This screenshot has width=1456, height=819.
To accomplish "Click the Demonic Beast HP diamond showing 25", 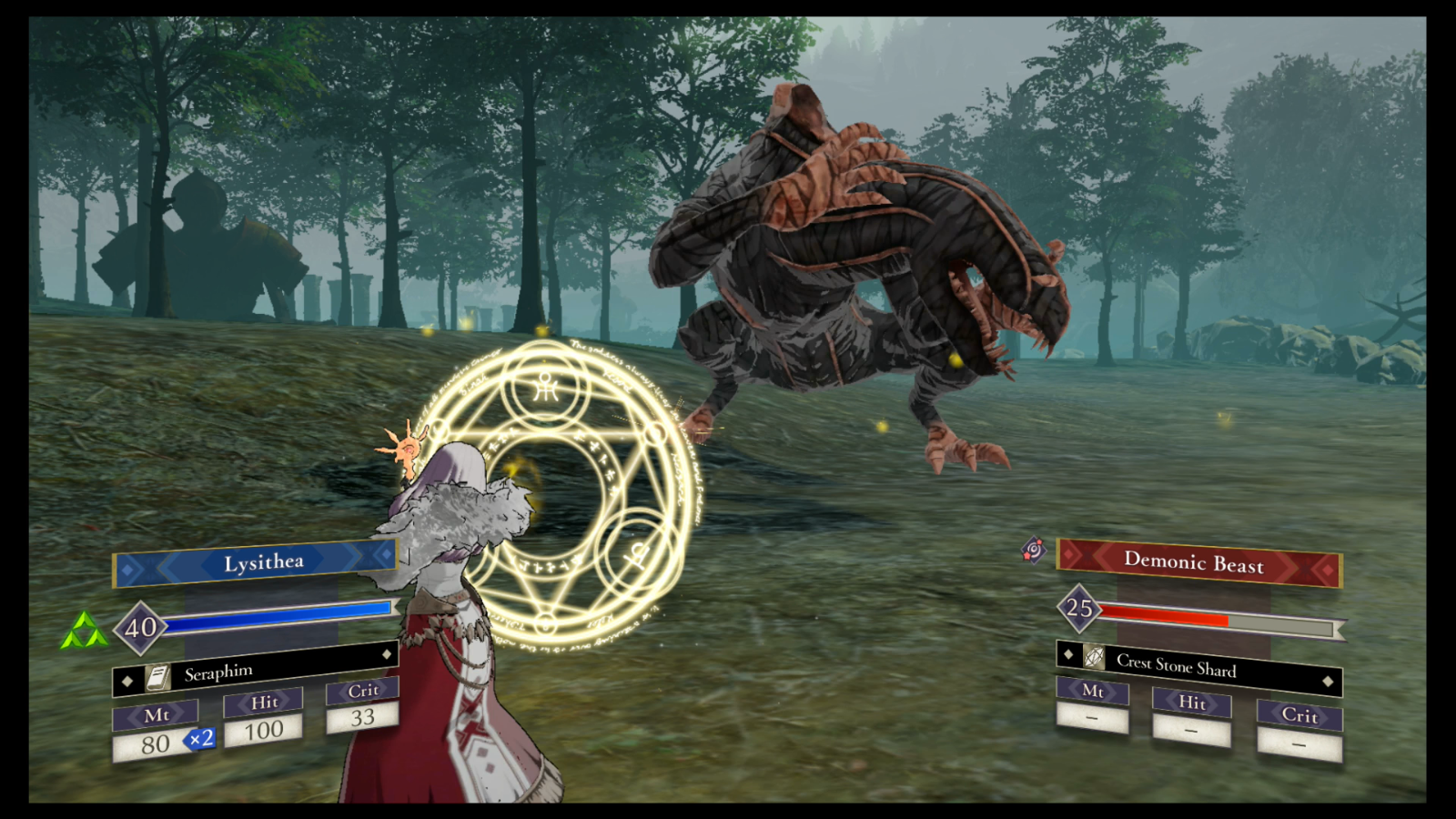I will [1078, 610].
